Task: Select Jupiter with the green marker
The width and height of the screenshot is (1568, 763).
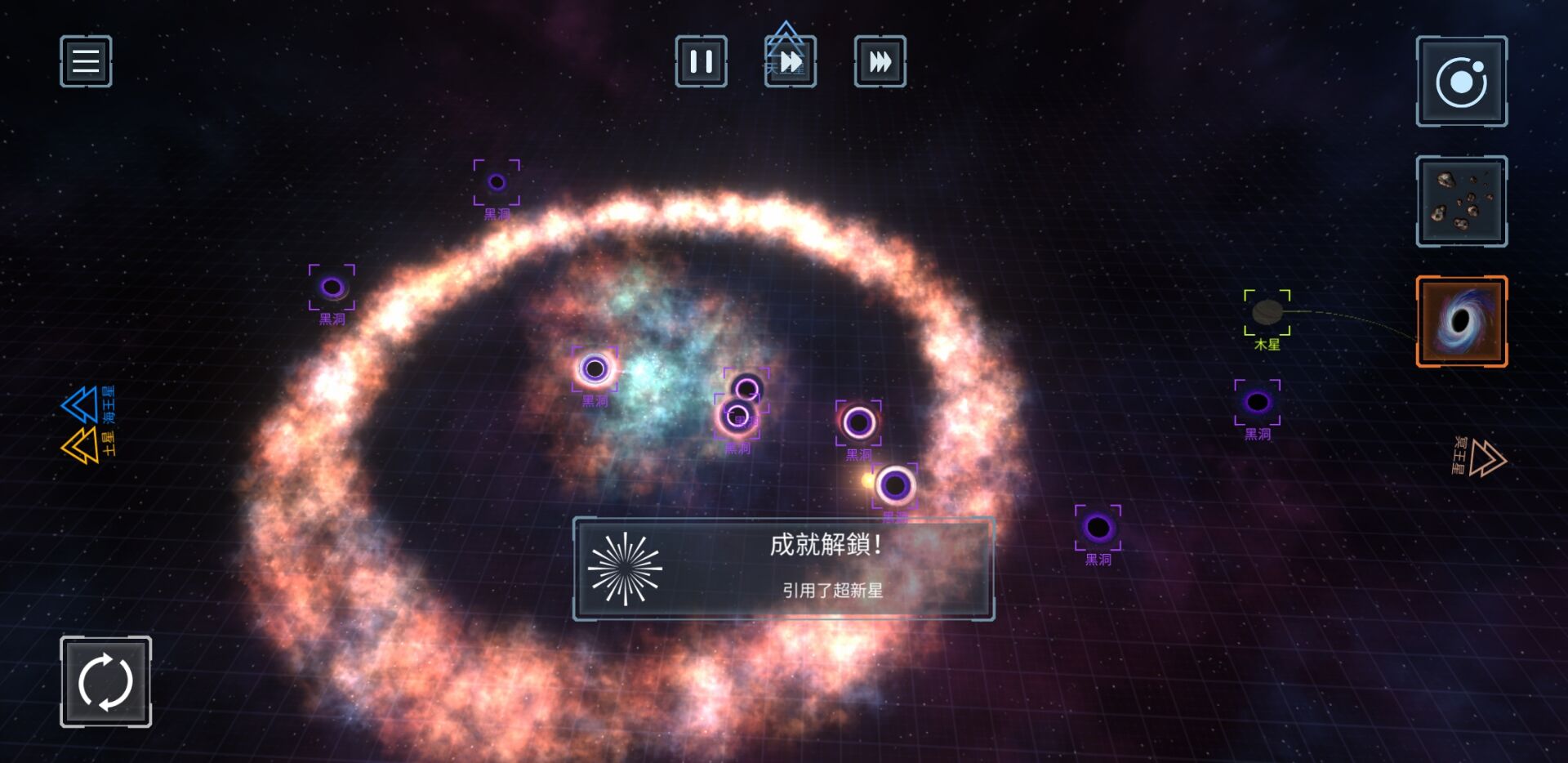Action: (x=1267, y=312)
